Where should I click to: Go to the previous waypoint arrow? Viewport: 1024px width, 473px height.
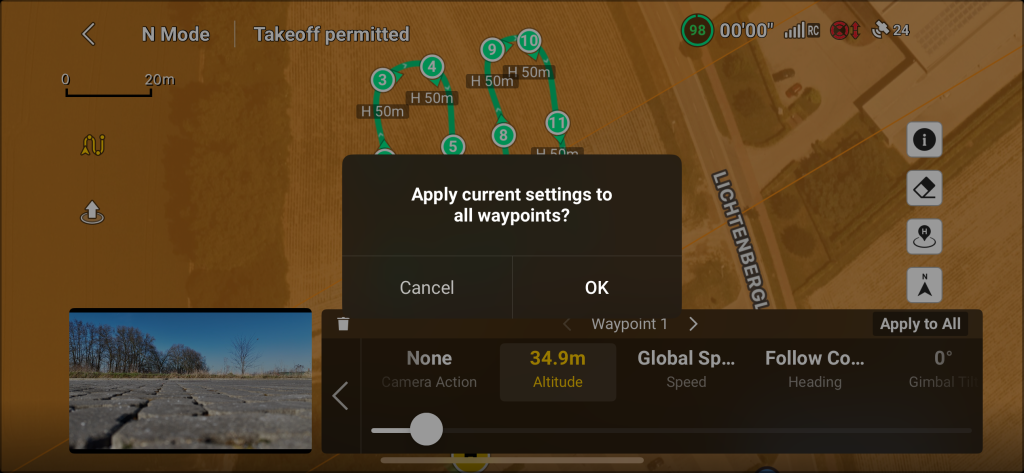567,324
